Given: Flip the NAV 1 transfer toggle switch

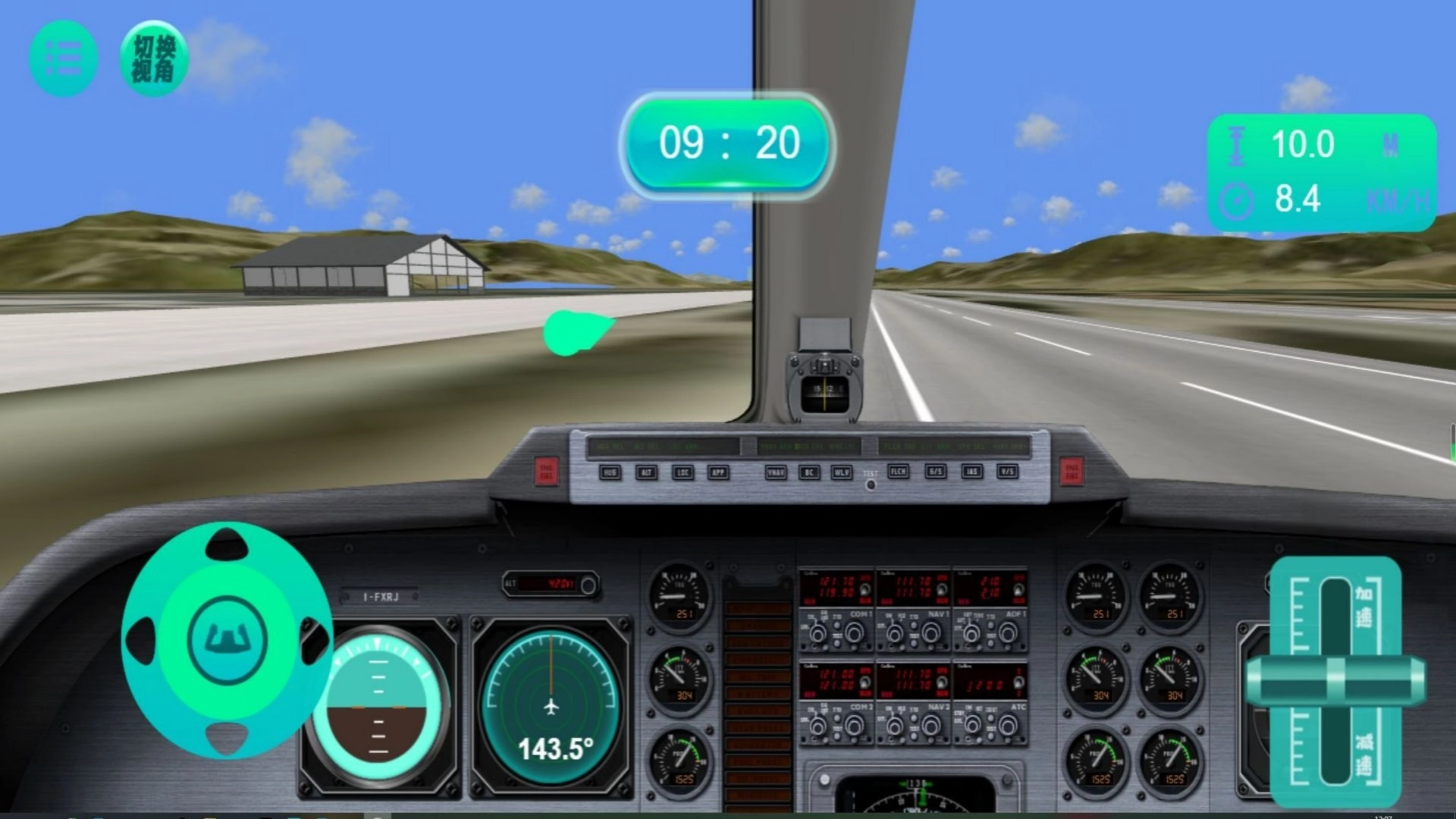Looking at the screenshot, I should pos(941,588).
